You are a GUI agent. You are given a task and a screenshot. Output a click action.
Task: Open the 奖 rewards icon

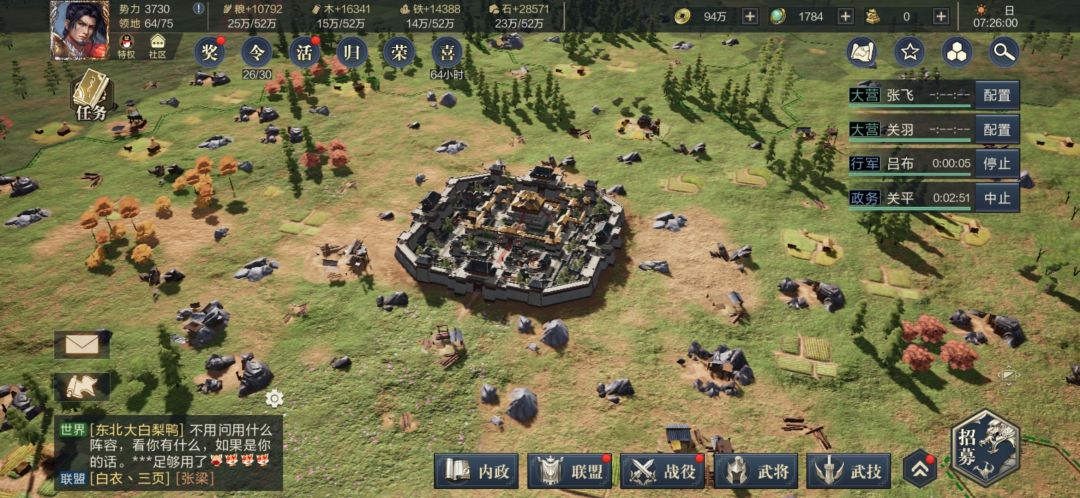(209, 52)
